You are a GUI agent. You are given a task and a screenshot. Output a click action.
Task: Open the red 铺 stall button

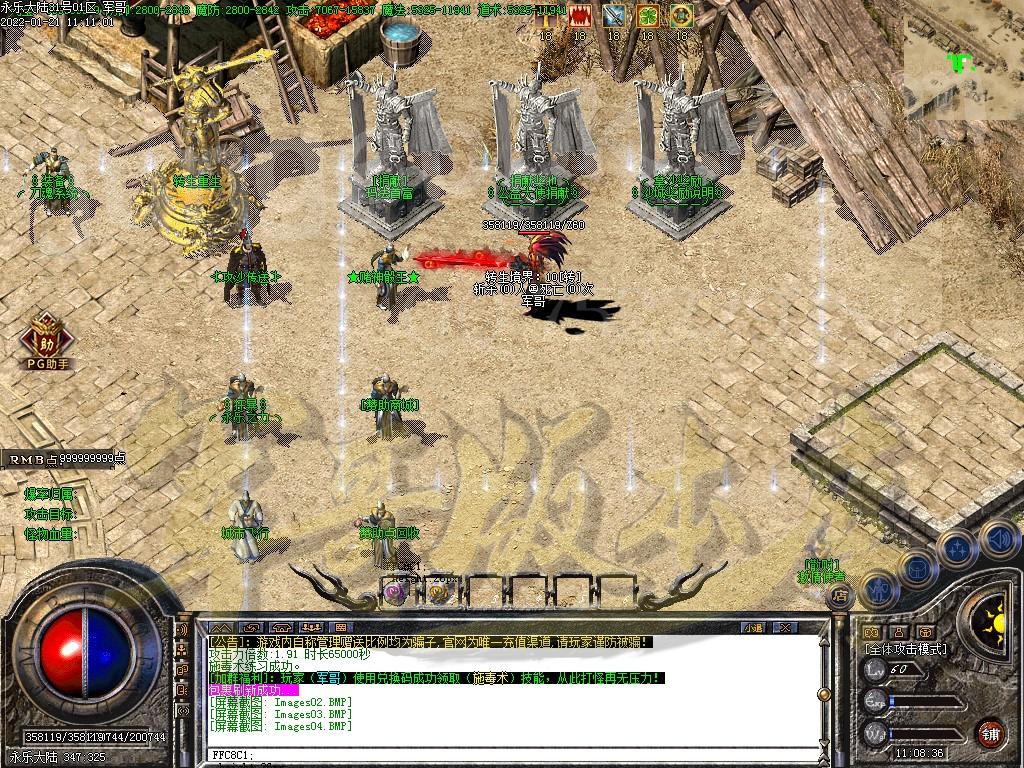[x=990, y=733]
